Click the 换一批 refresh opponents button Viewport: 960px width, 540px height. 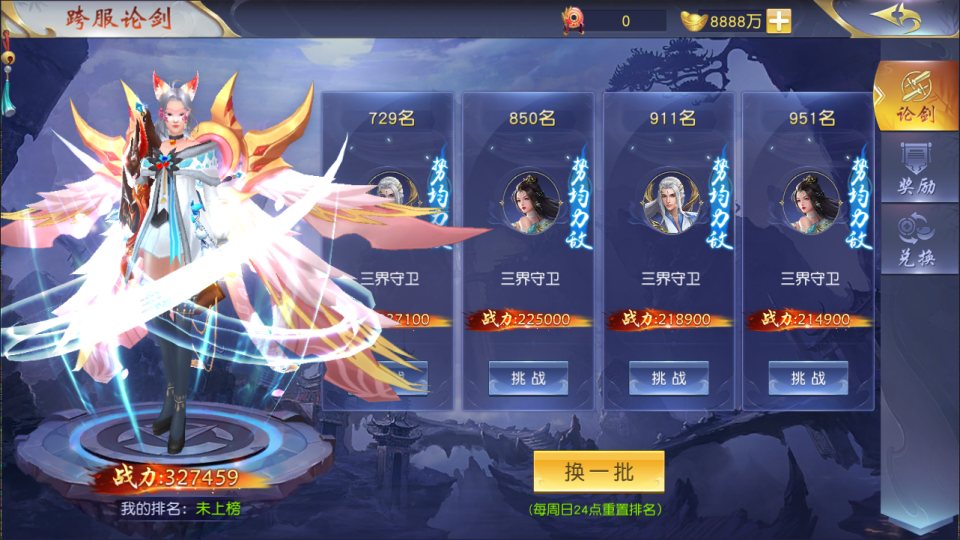click(x=598, y=472)
